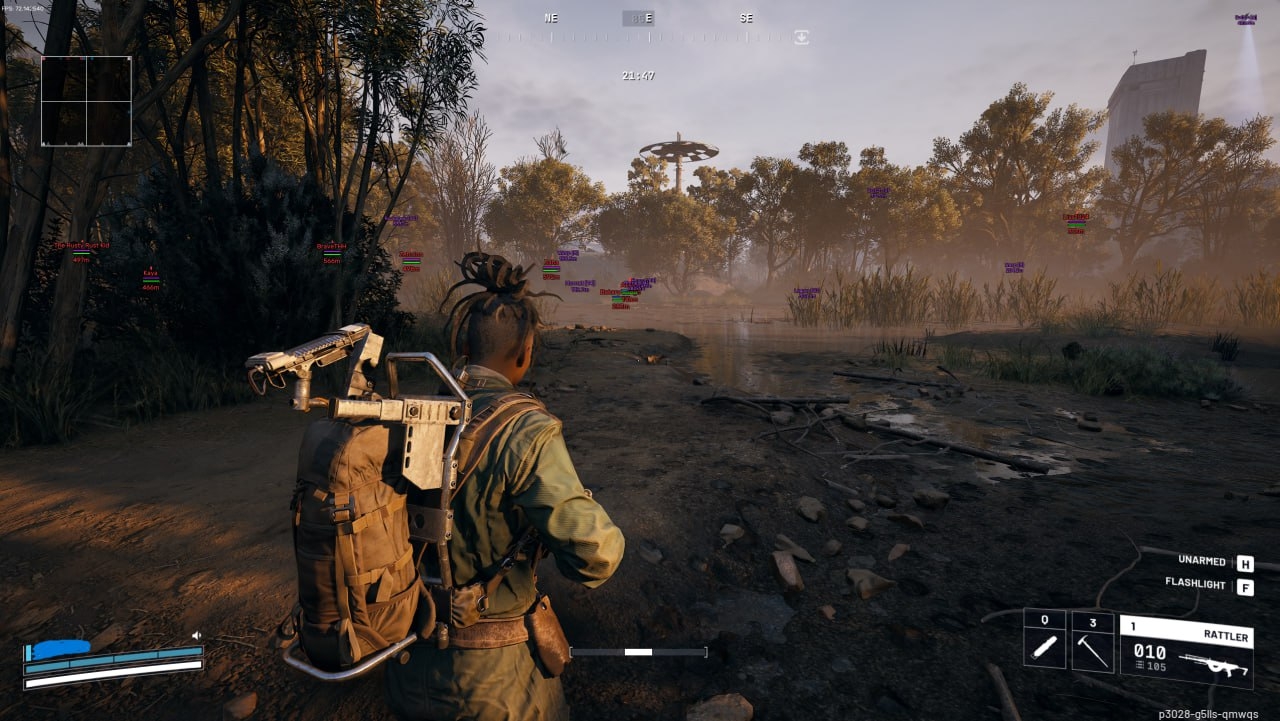Mute game sound using the speaker icon
Image resolution: width=1280 pixels, height=721 pixels.
[x=196, y=636]
